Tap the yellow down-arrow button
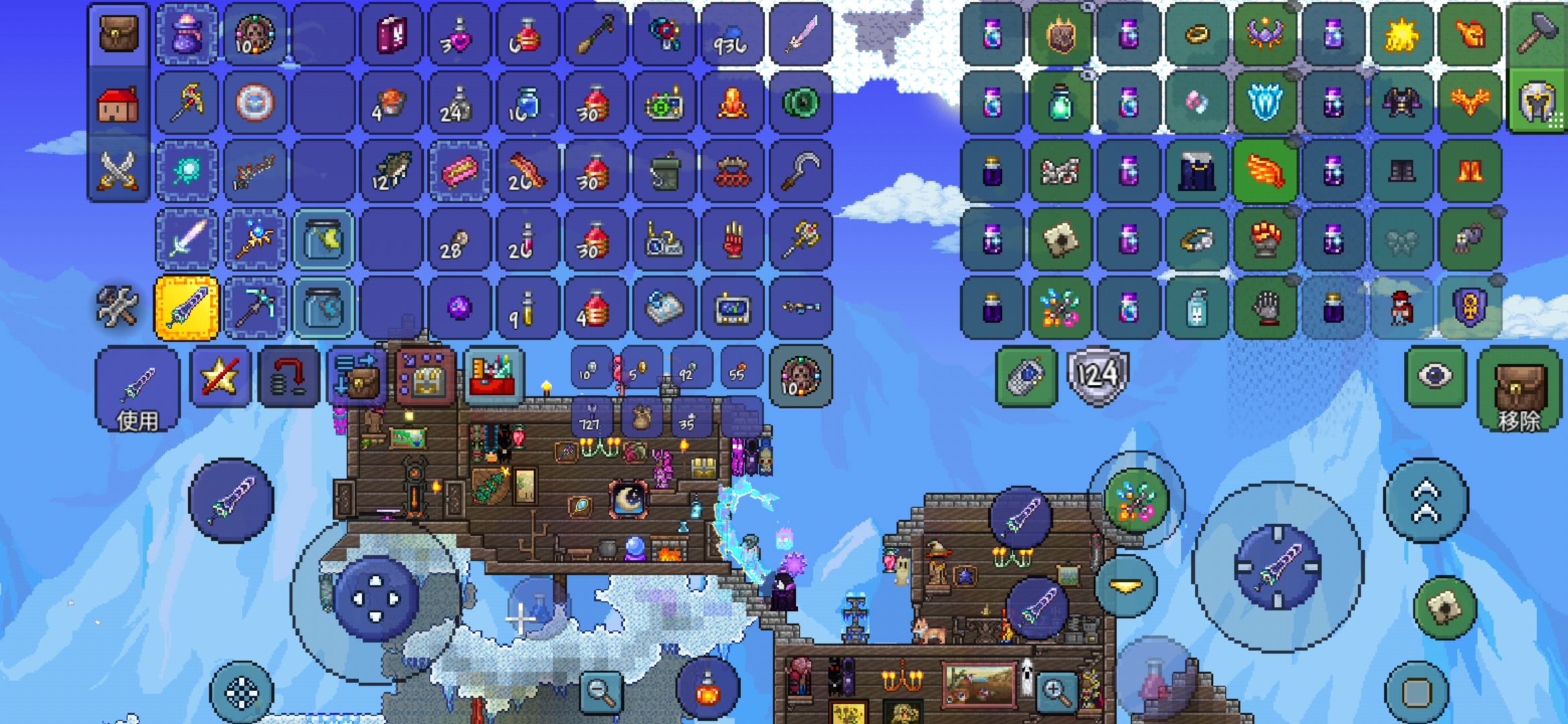Screen dimensions: 1568x724 [x=1126, y=587]
